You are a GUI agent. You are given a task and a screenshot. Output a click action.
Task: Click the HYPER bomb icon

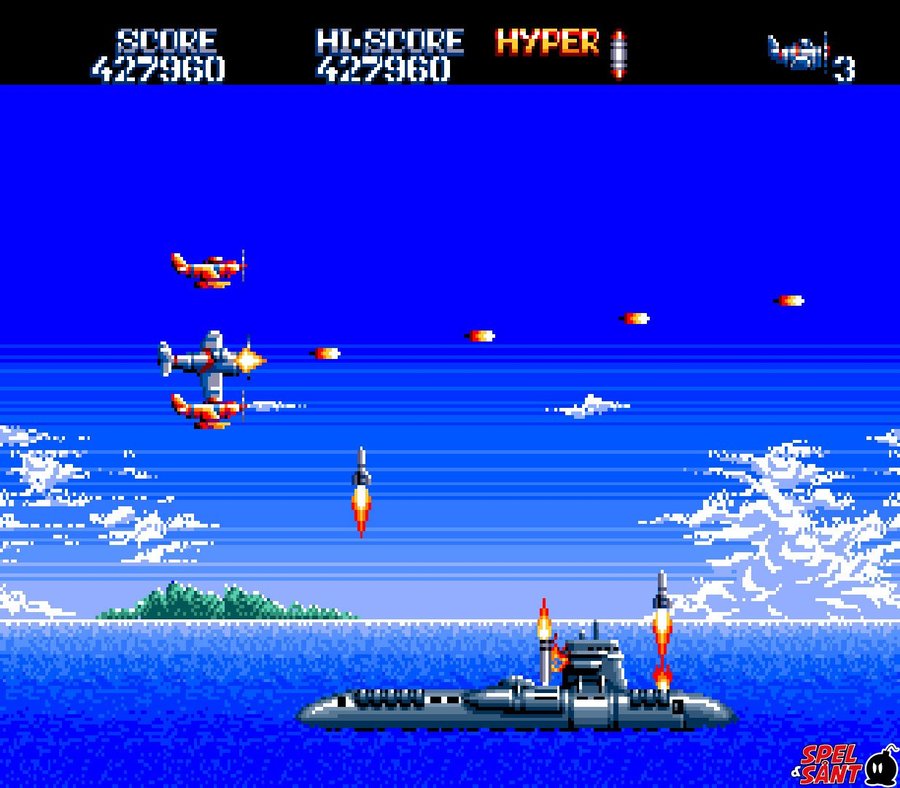pos(619,53)
